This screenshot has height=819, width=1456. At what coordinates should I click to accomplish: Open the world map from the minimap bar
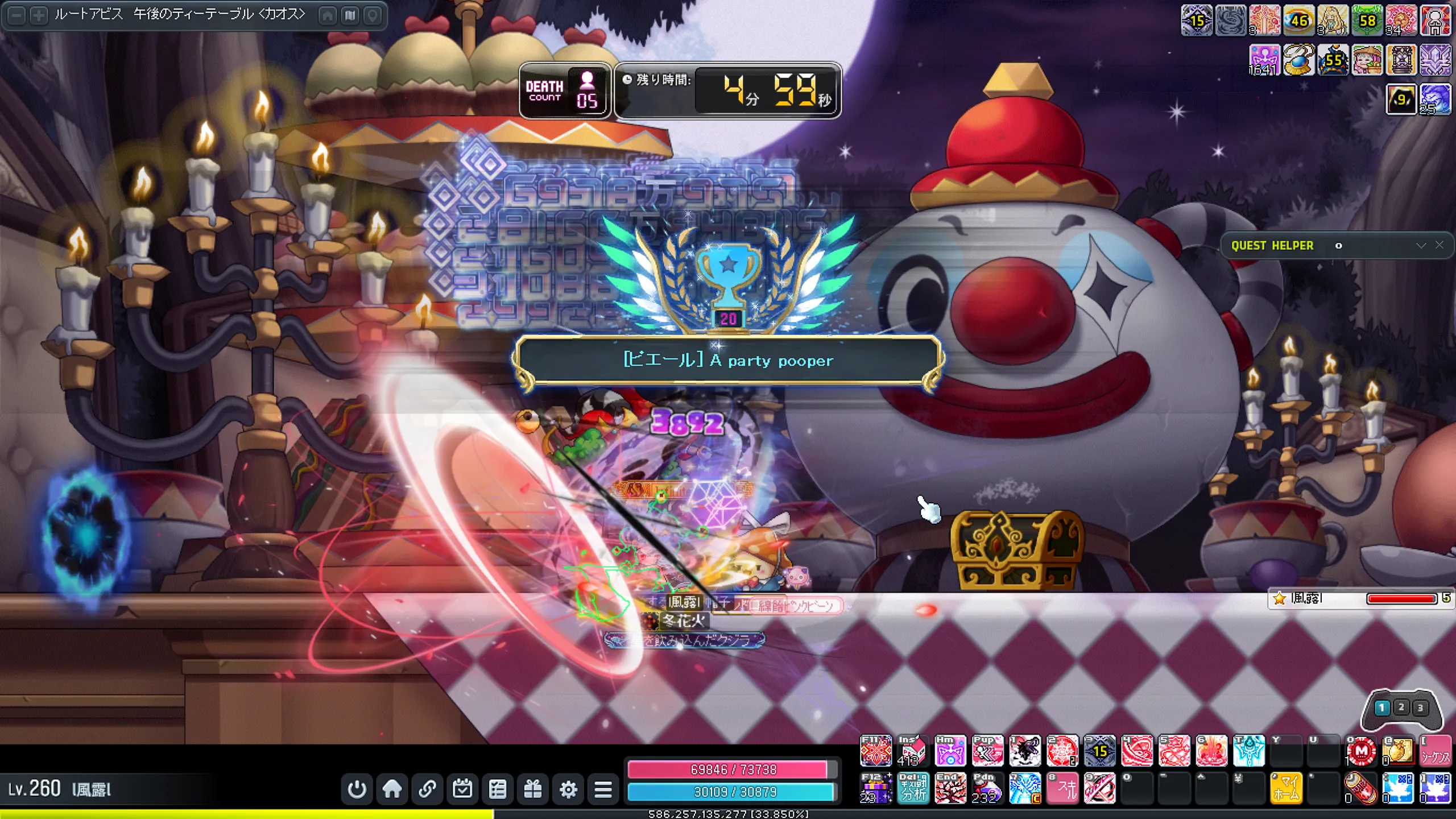350,15
